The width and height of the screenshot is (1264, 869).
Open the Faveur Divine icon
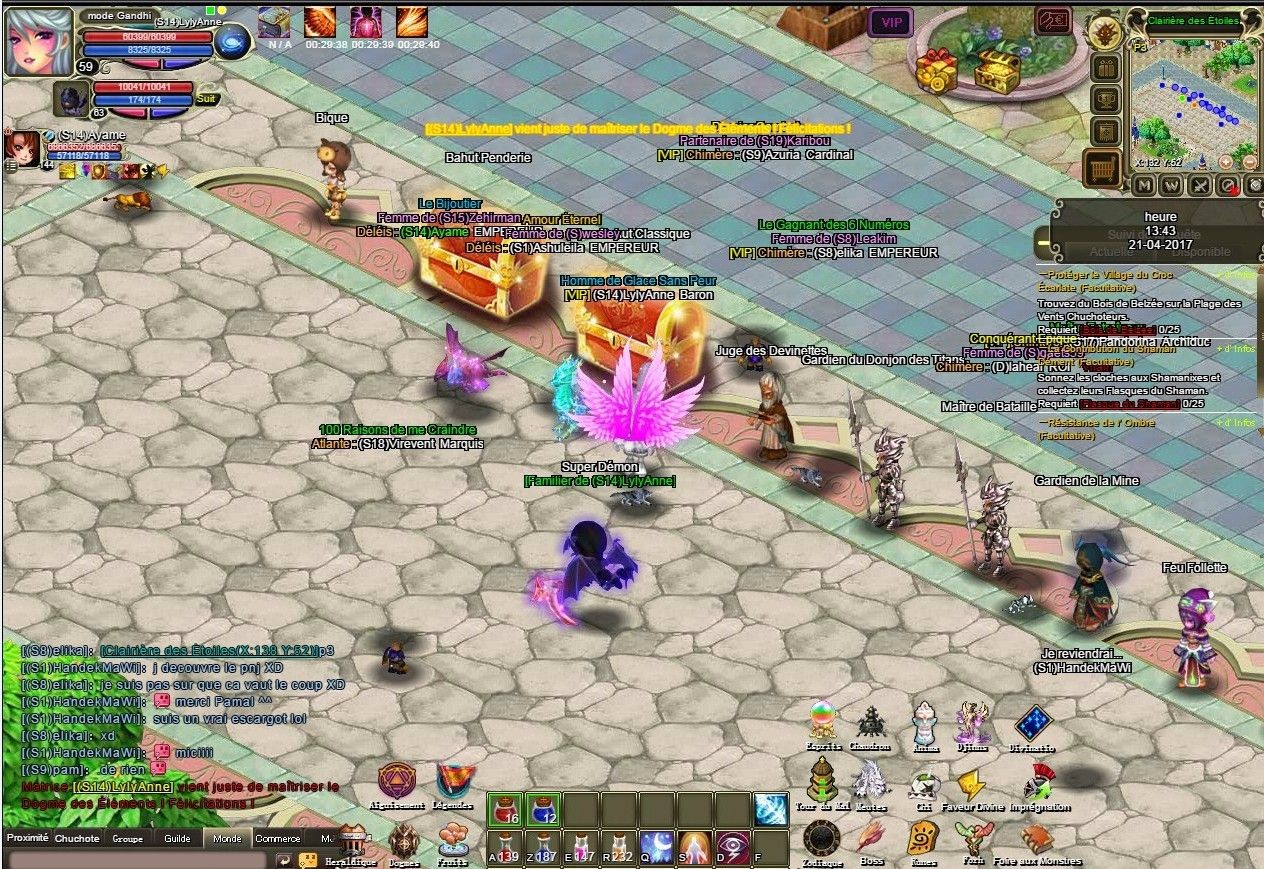pyautogui.click(x=971, y=783)
